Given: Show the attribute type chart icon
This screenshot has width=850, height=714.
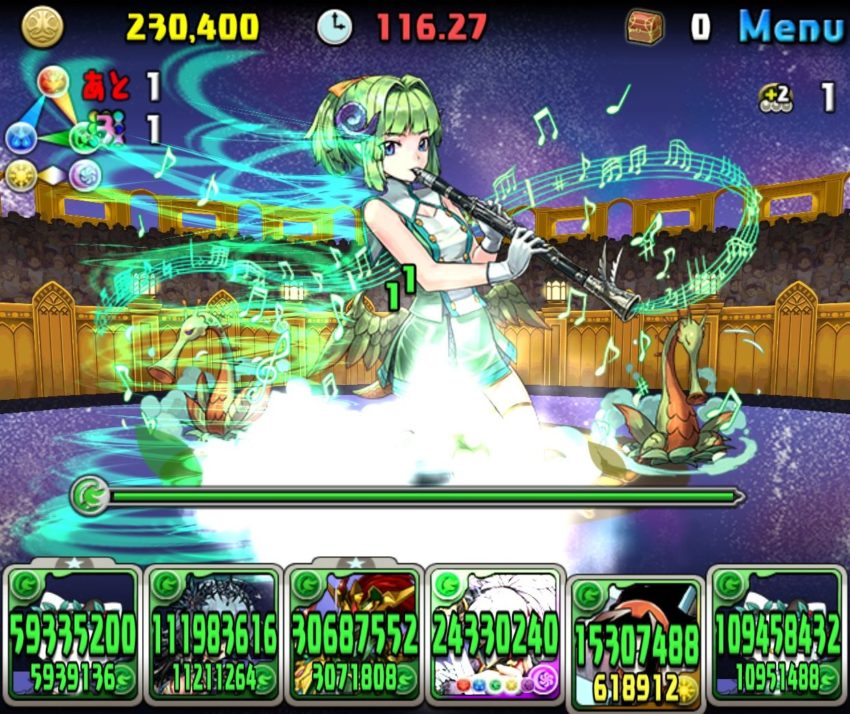Looking at the screenshot, I should [52, 135].
